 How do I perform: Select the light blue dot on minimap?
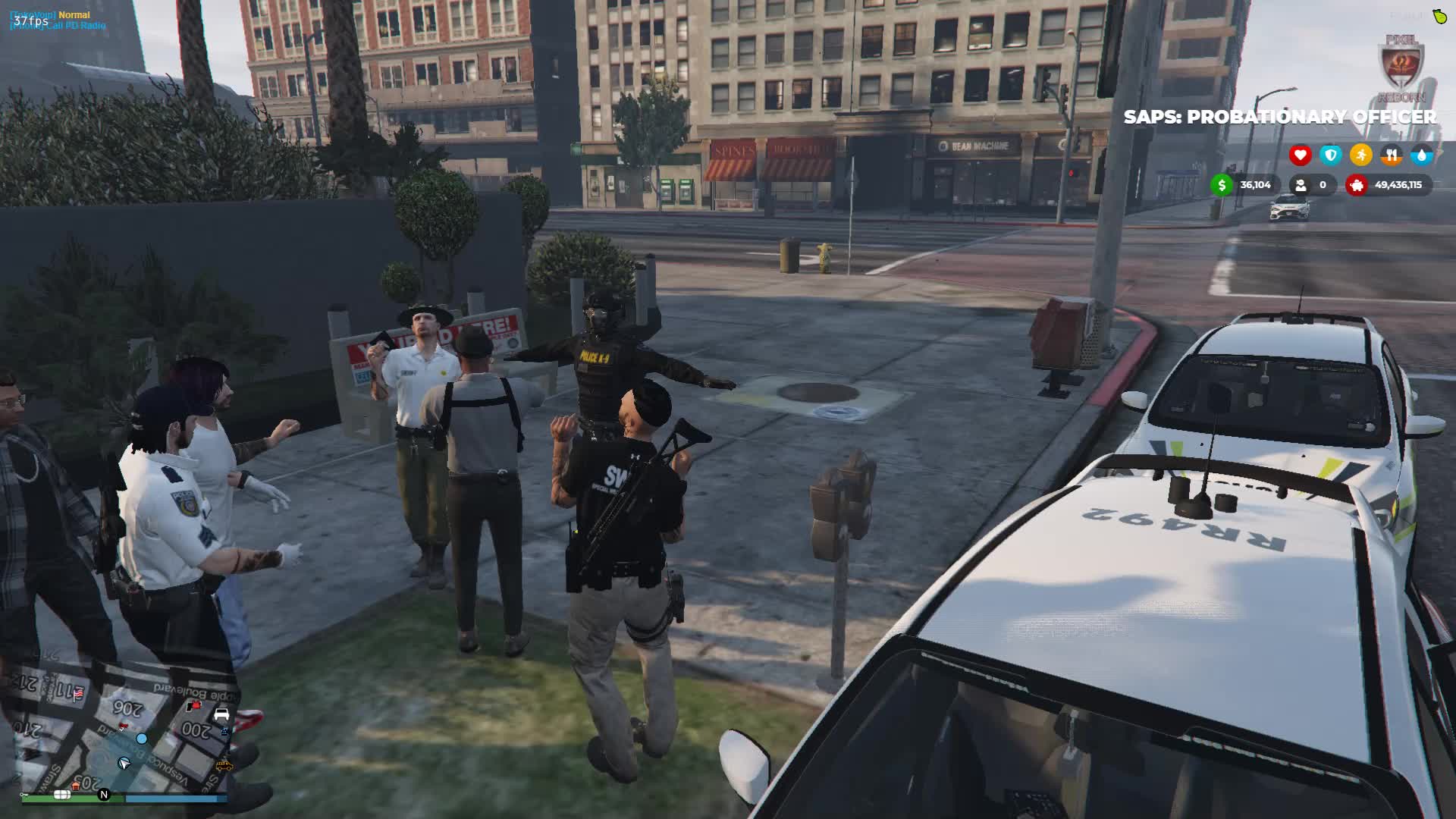coord(142,738)
